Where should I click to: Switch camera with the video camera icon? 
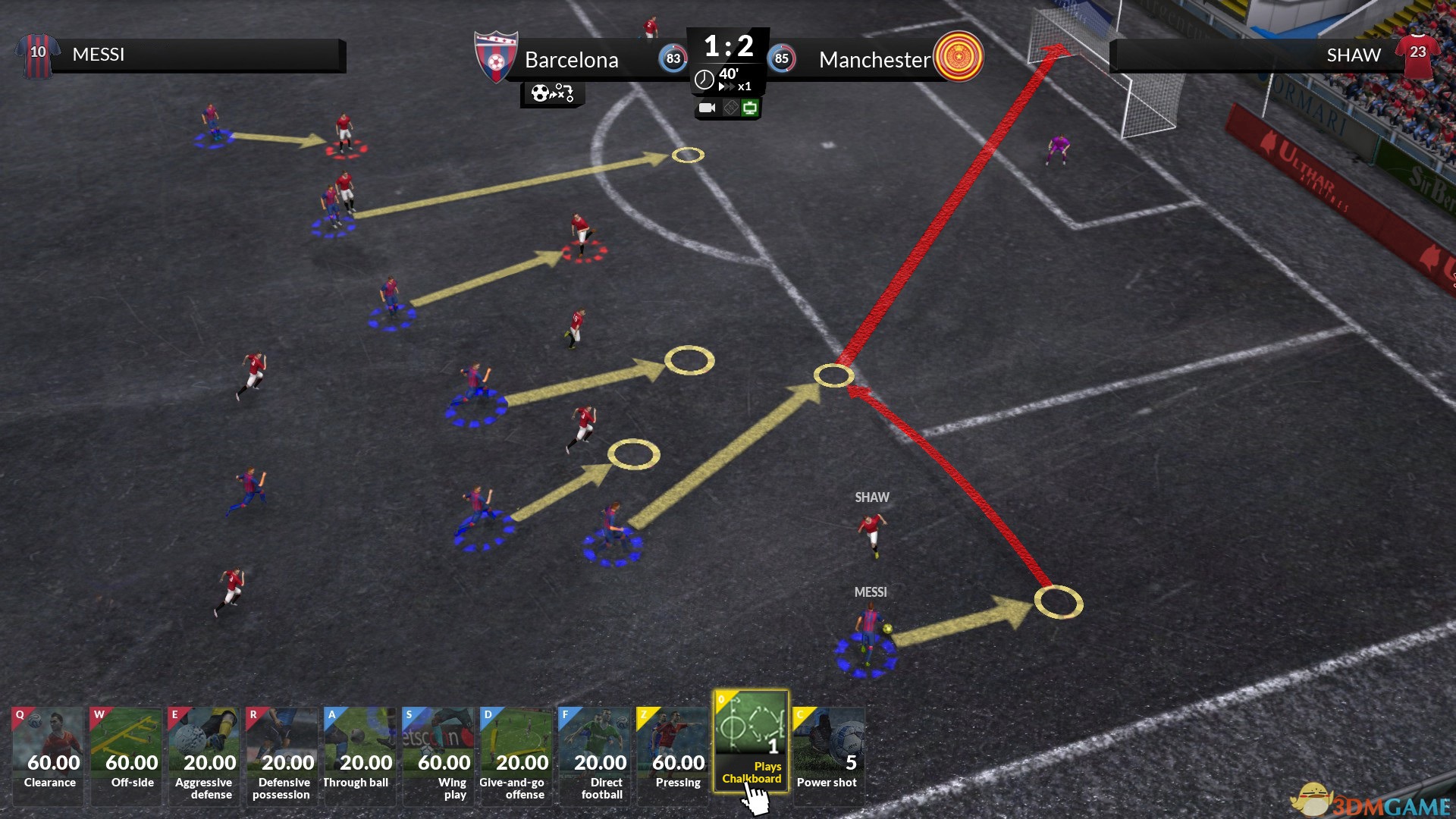pos(707,108)
